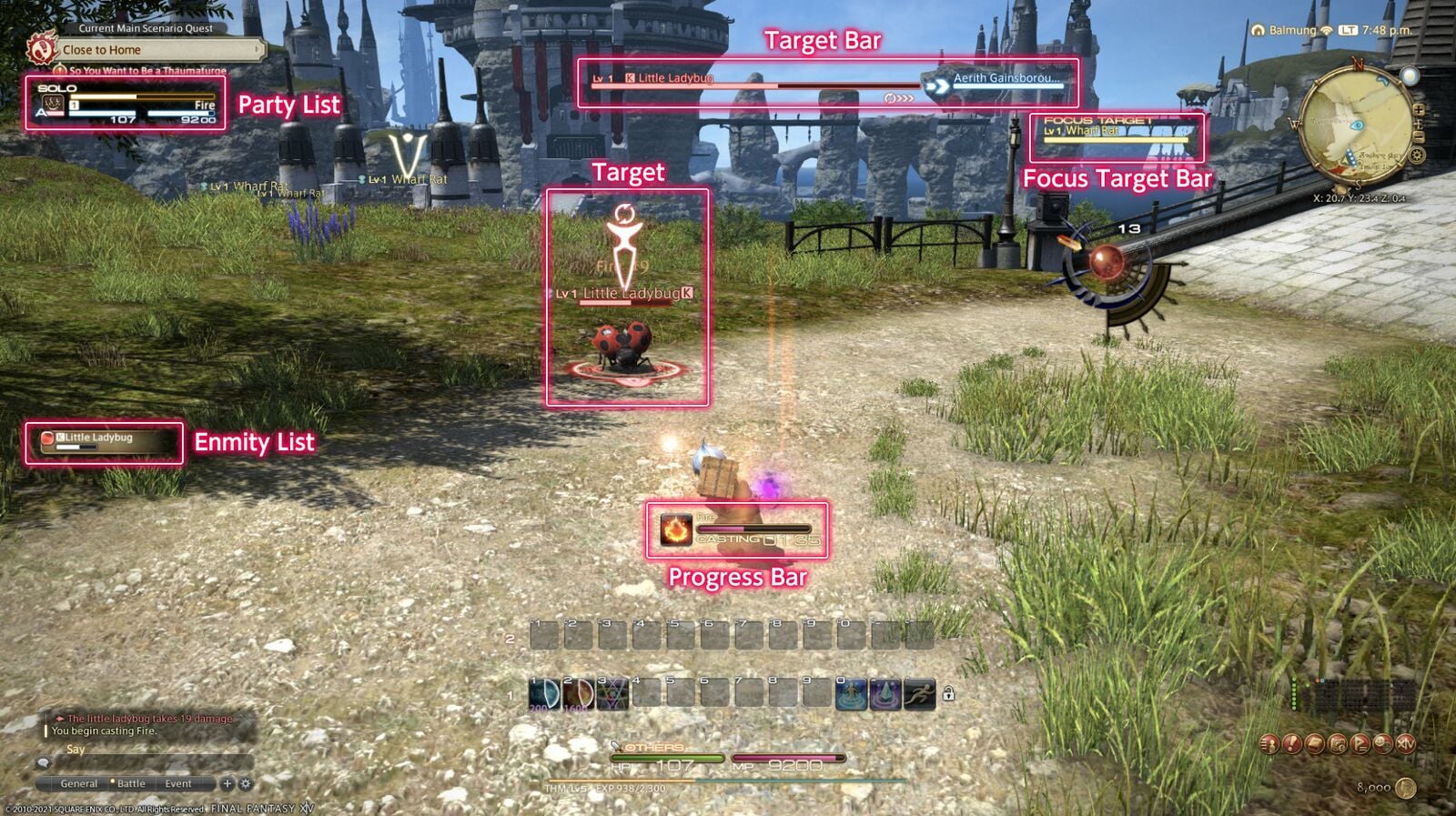Toggle the hotbar lock padlock icon
This screenshot has width=1456, height=816.
[949, 694]
